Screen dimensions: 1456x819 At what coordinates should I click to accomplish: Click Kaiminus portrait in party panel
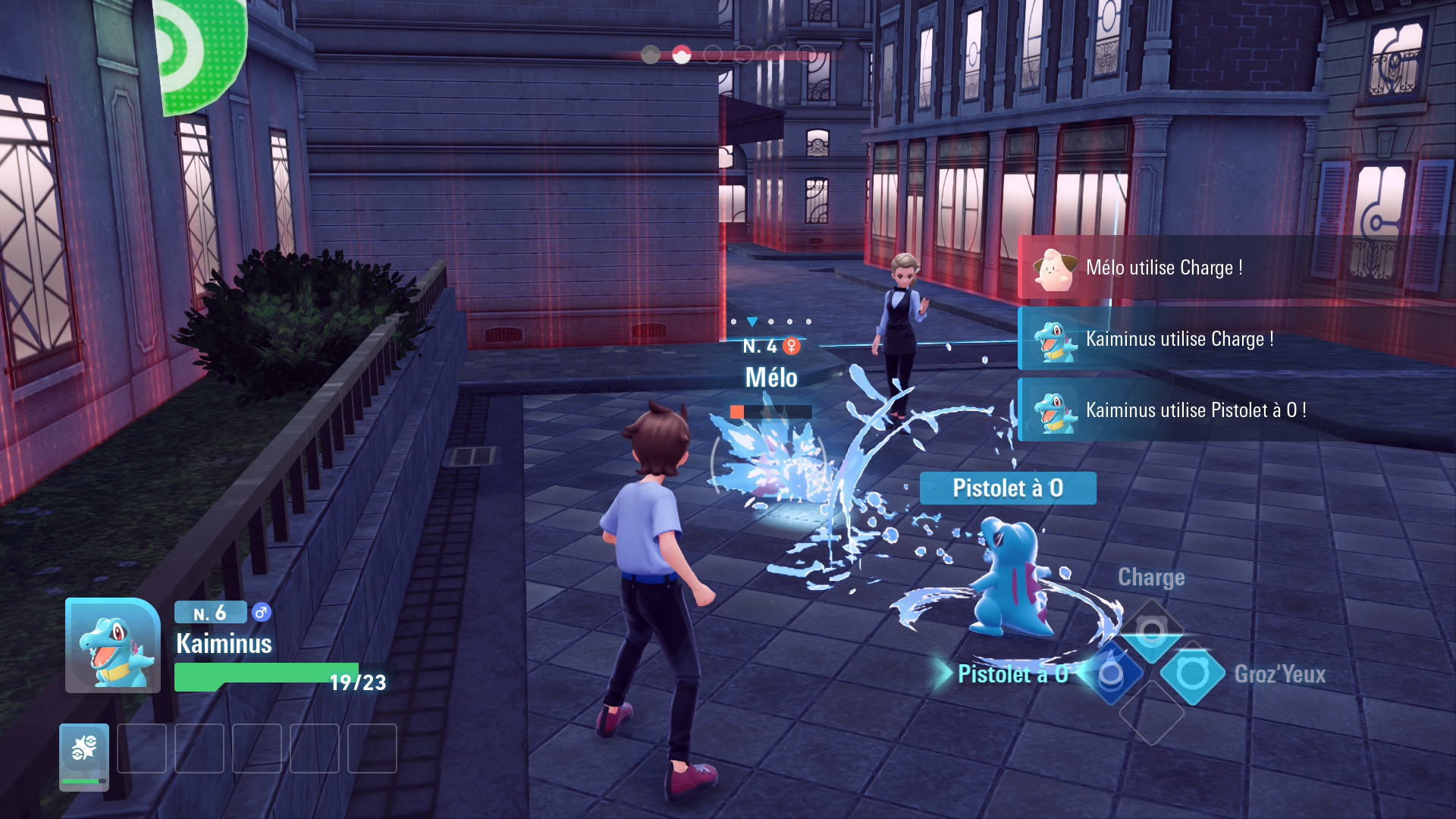coord(113,646)
